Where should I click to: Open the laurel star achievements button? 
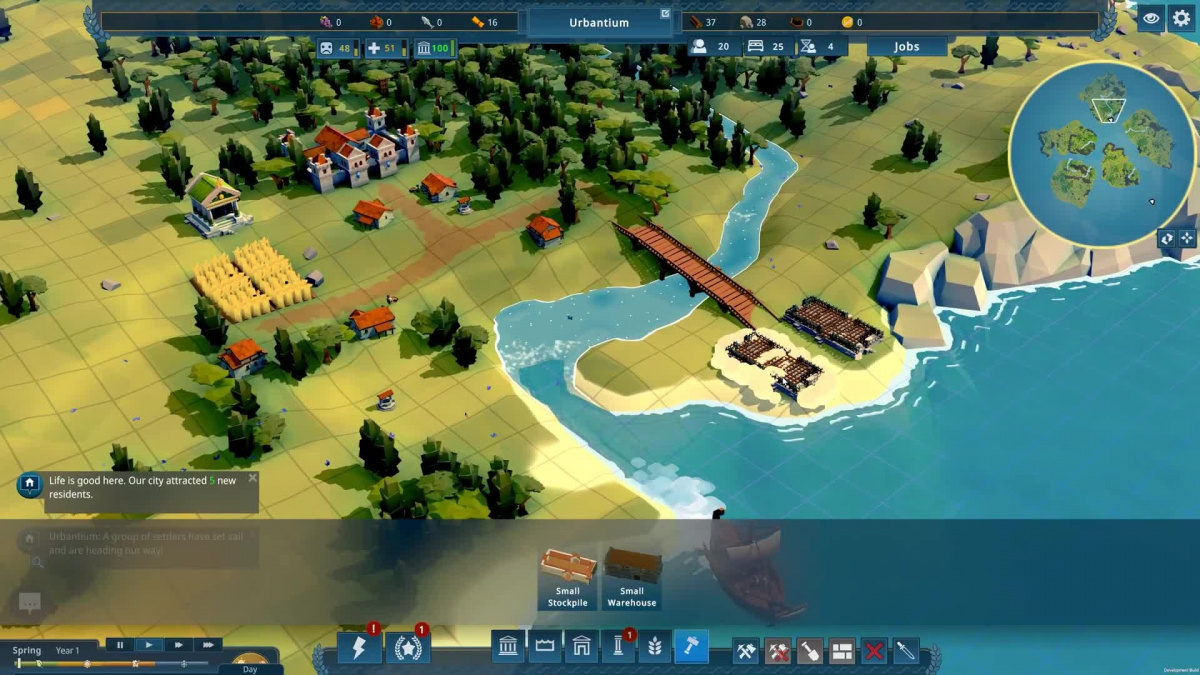pos(408,648)
